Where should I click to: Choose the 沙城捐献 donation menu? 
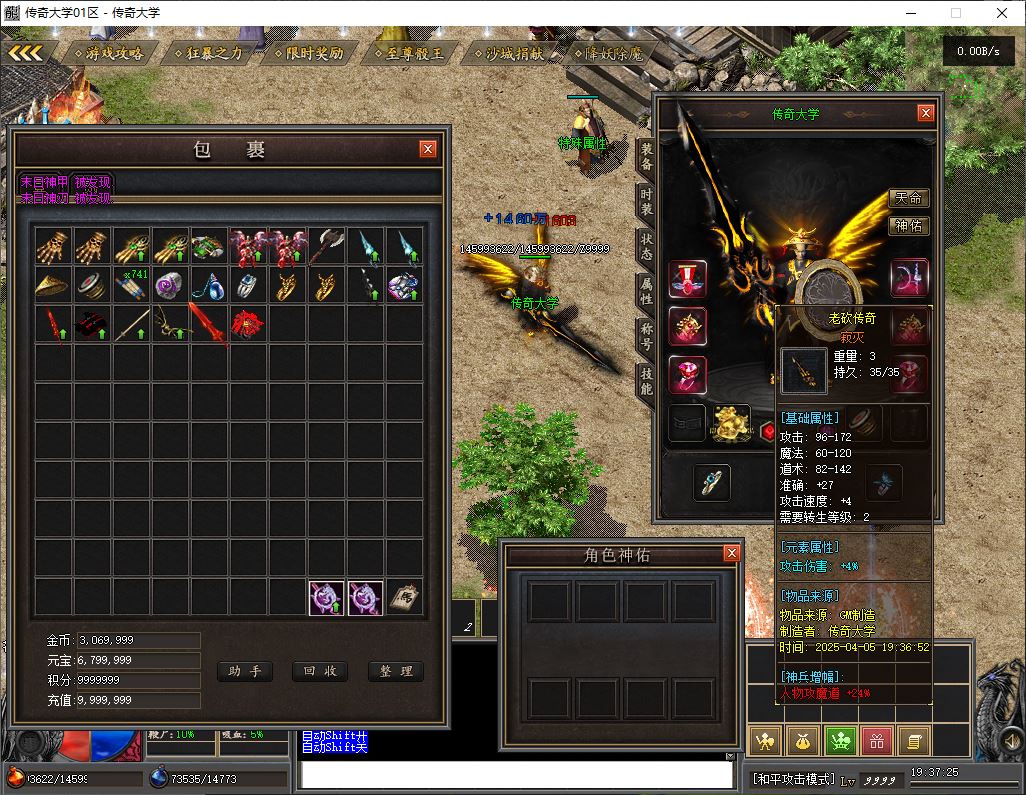[x=508, y=53]
